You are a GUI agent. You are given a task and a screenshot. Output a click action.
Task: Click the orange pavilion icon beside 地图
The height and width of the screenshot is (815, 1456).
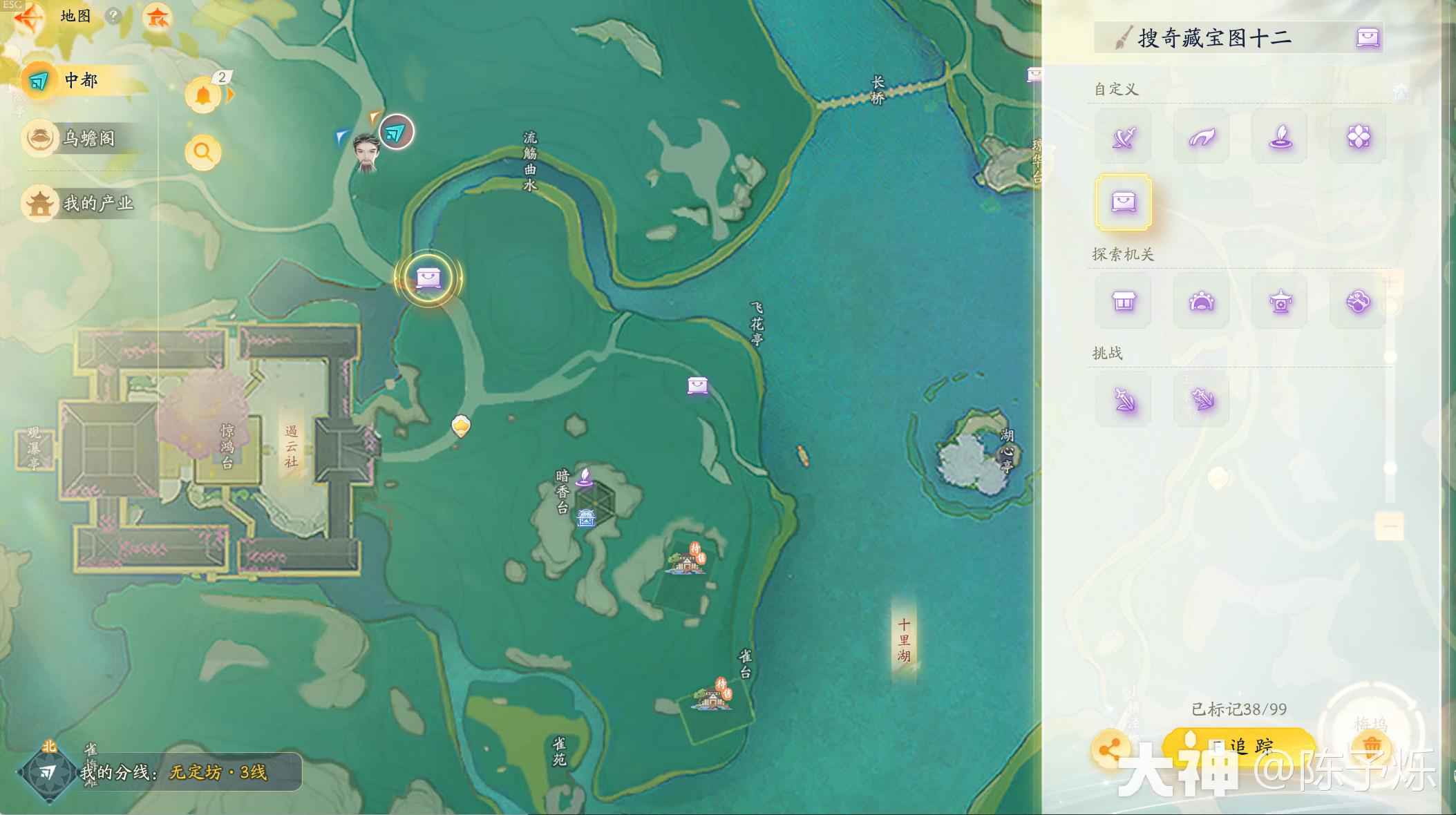tap(158, 17)
